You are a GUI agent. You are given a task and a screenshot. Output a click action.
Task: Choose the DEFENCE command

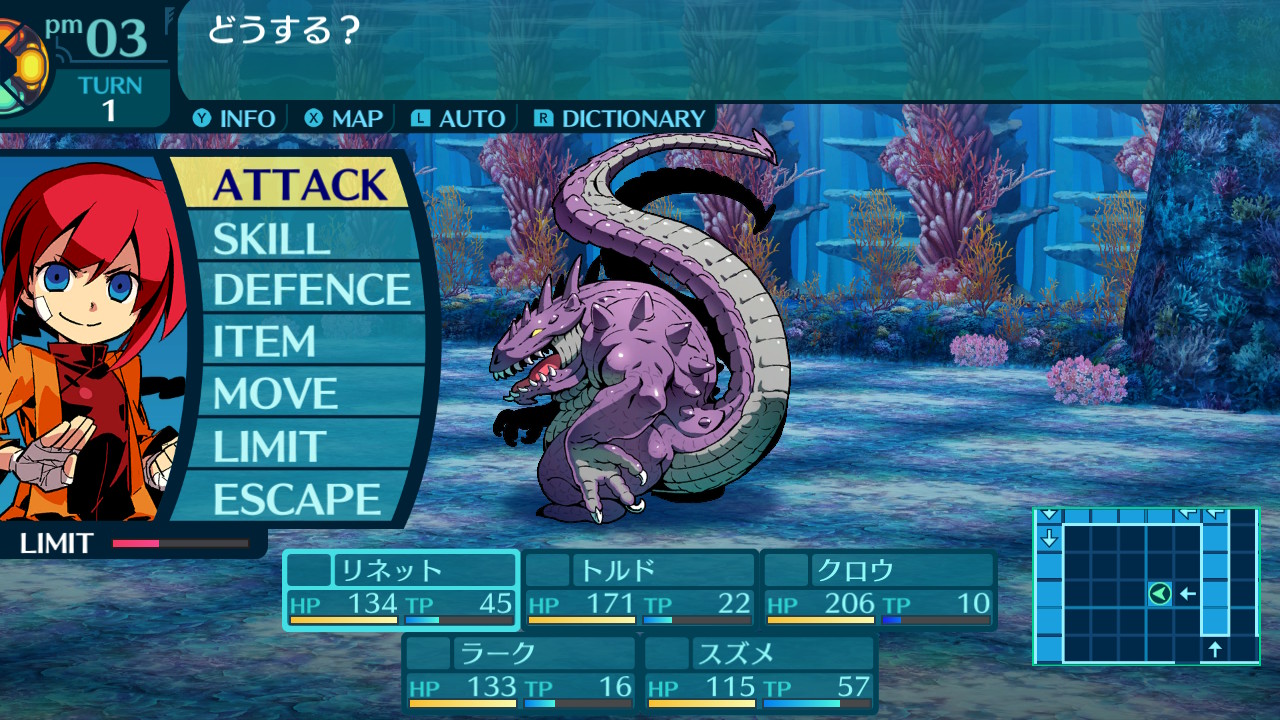point(311,290)
